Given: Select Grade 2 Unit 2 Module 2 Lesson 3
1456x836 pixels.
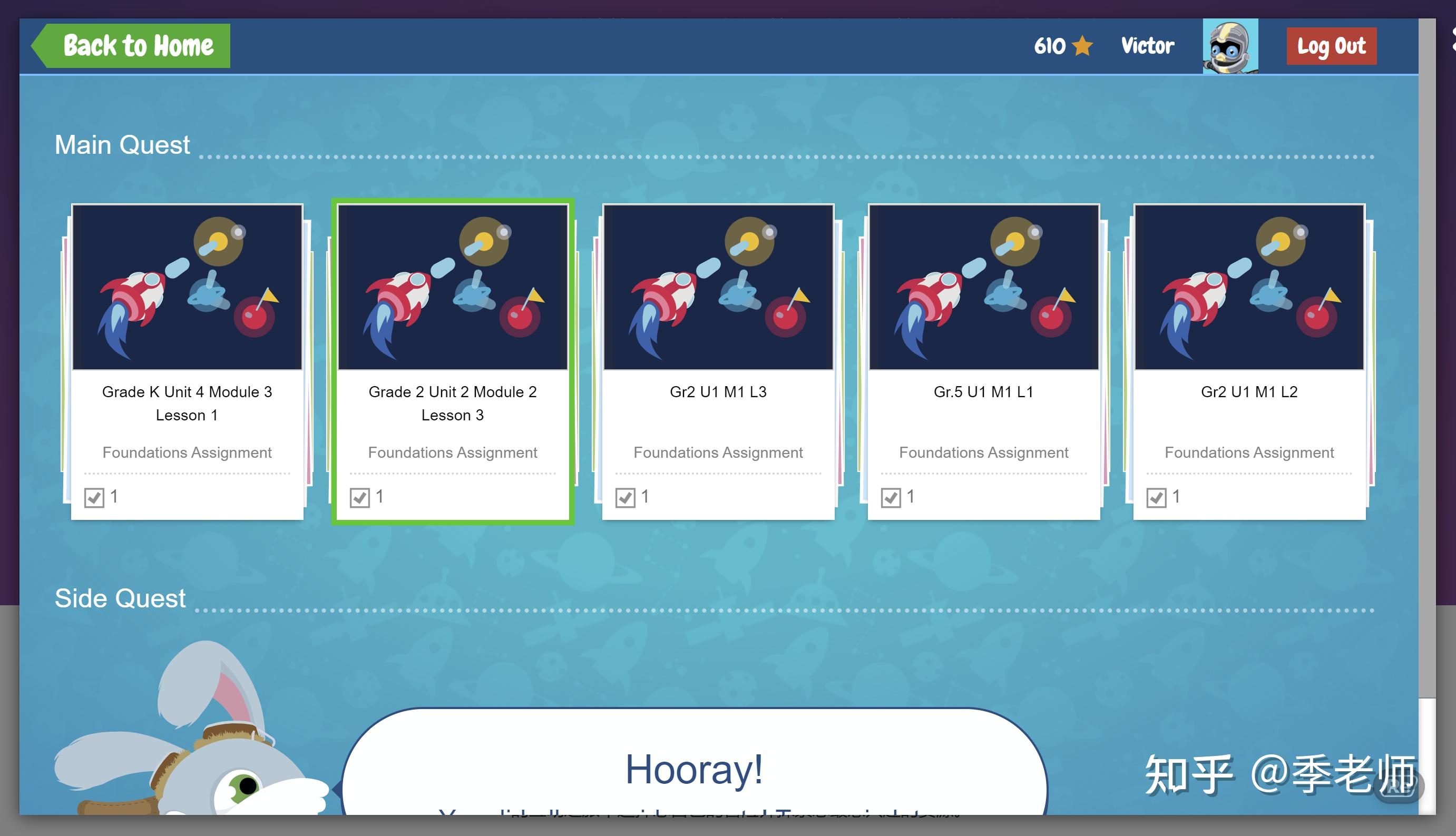Looking at the screenshot, I should click(453, 361).
